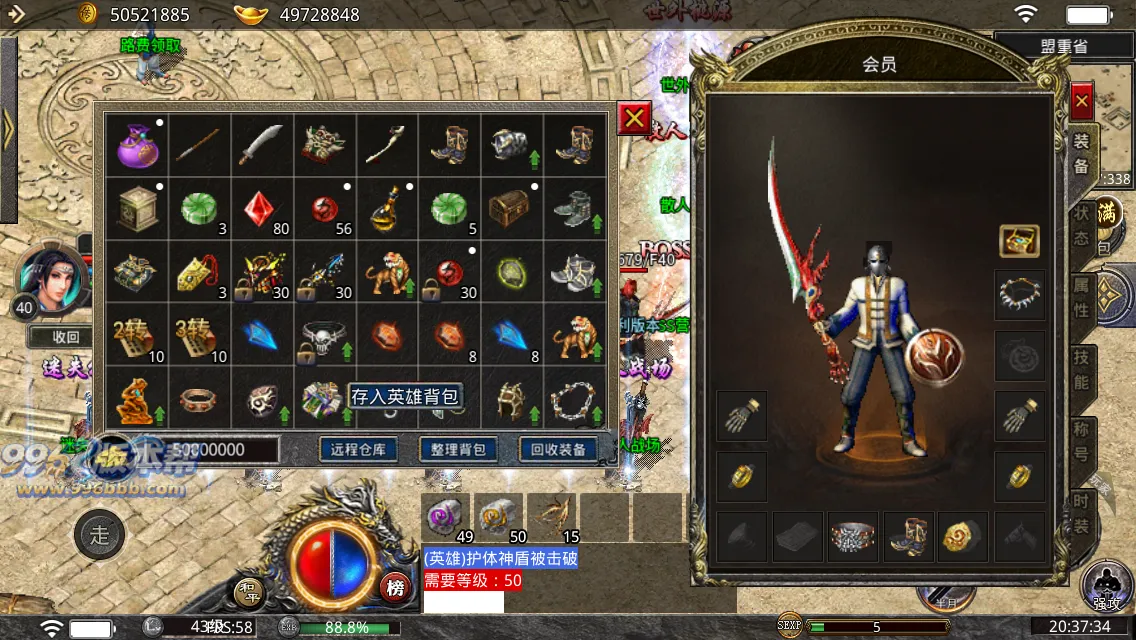Use the purple scroll quick slot item
Image resolution: width=1136 pixels, height=640 pixels.
445,517
